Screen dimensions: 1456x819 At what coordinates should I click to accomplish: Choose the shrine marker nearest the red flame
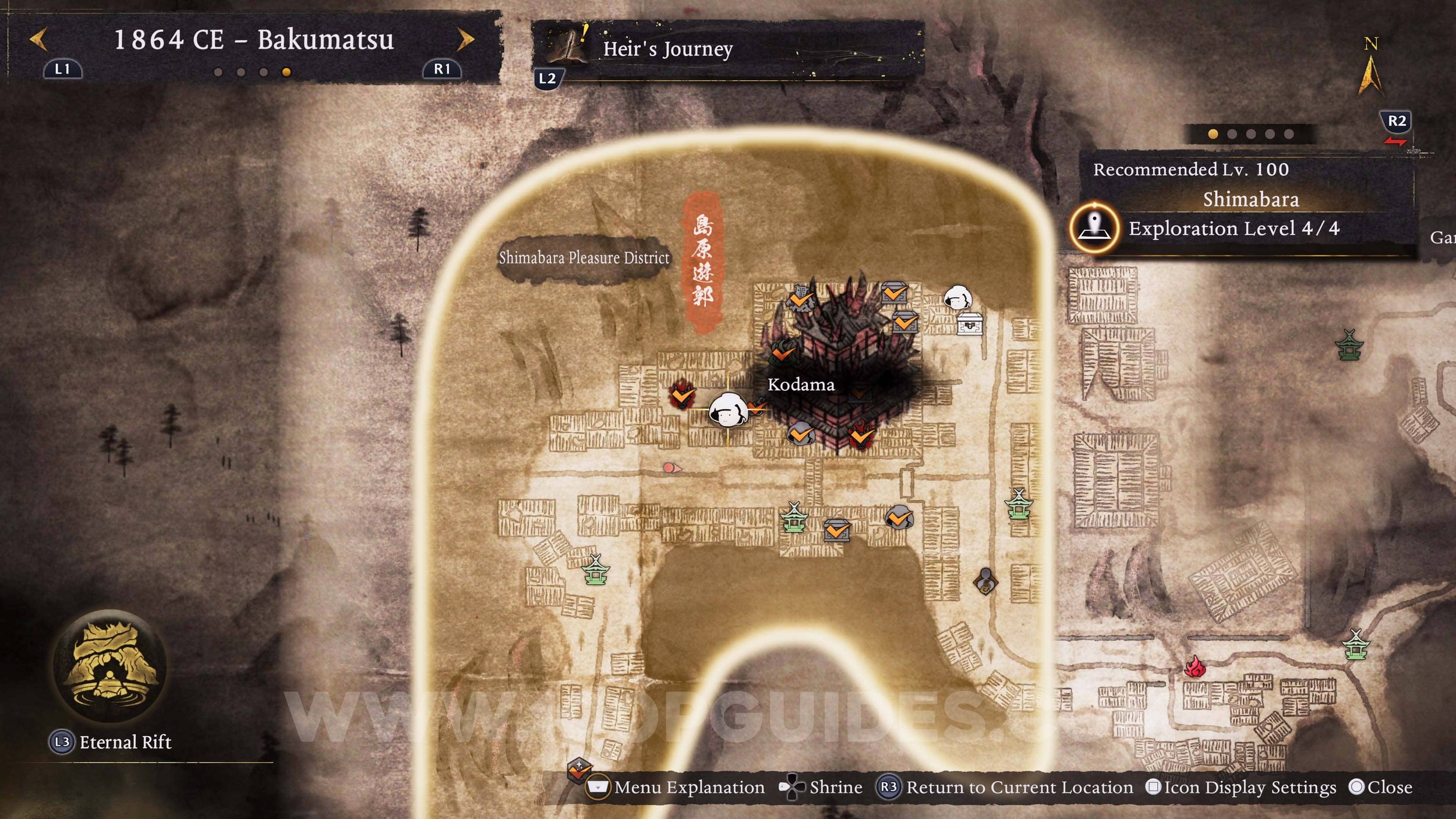coord(1355,645)
